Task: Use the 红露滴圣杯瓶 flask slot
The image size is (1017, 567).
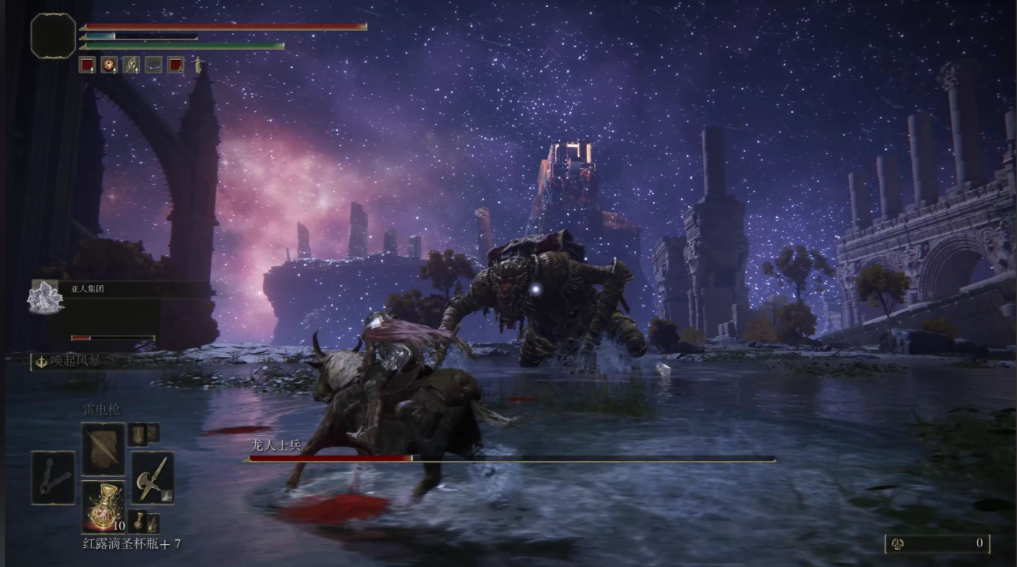Action: (103, 505)
